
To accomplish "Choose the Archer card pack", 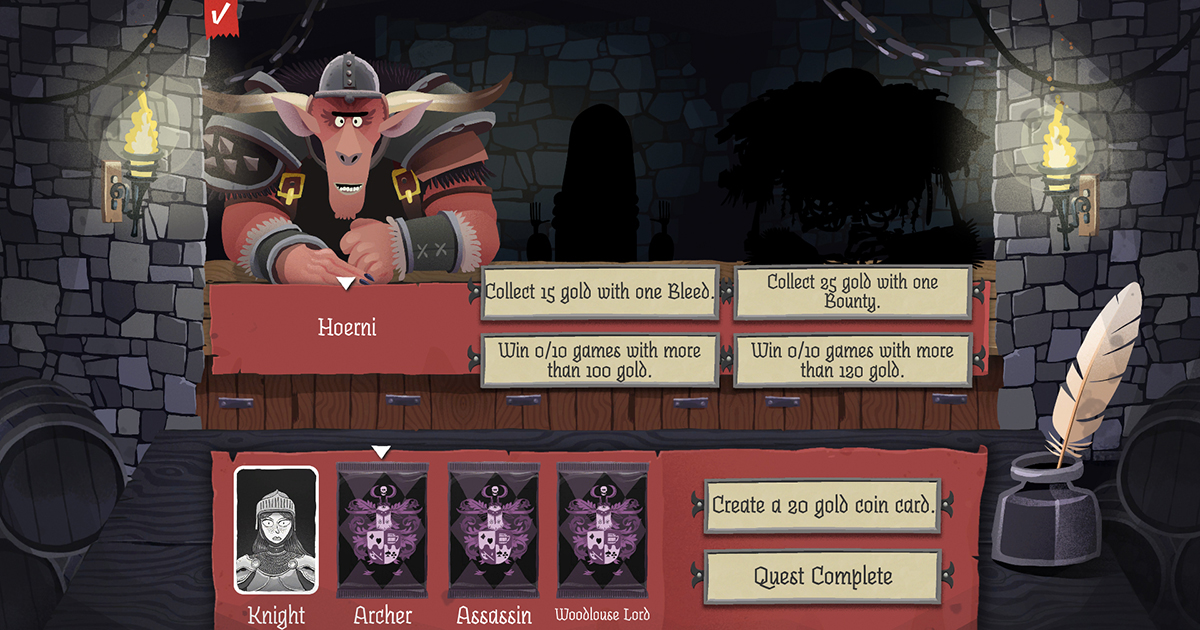I will coord(383,530).
